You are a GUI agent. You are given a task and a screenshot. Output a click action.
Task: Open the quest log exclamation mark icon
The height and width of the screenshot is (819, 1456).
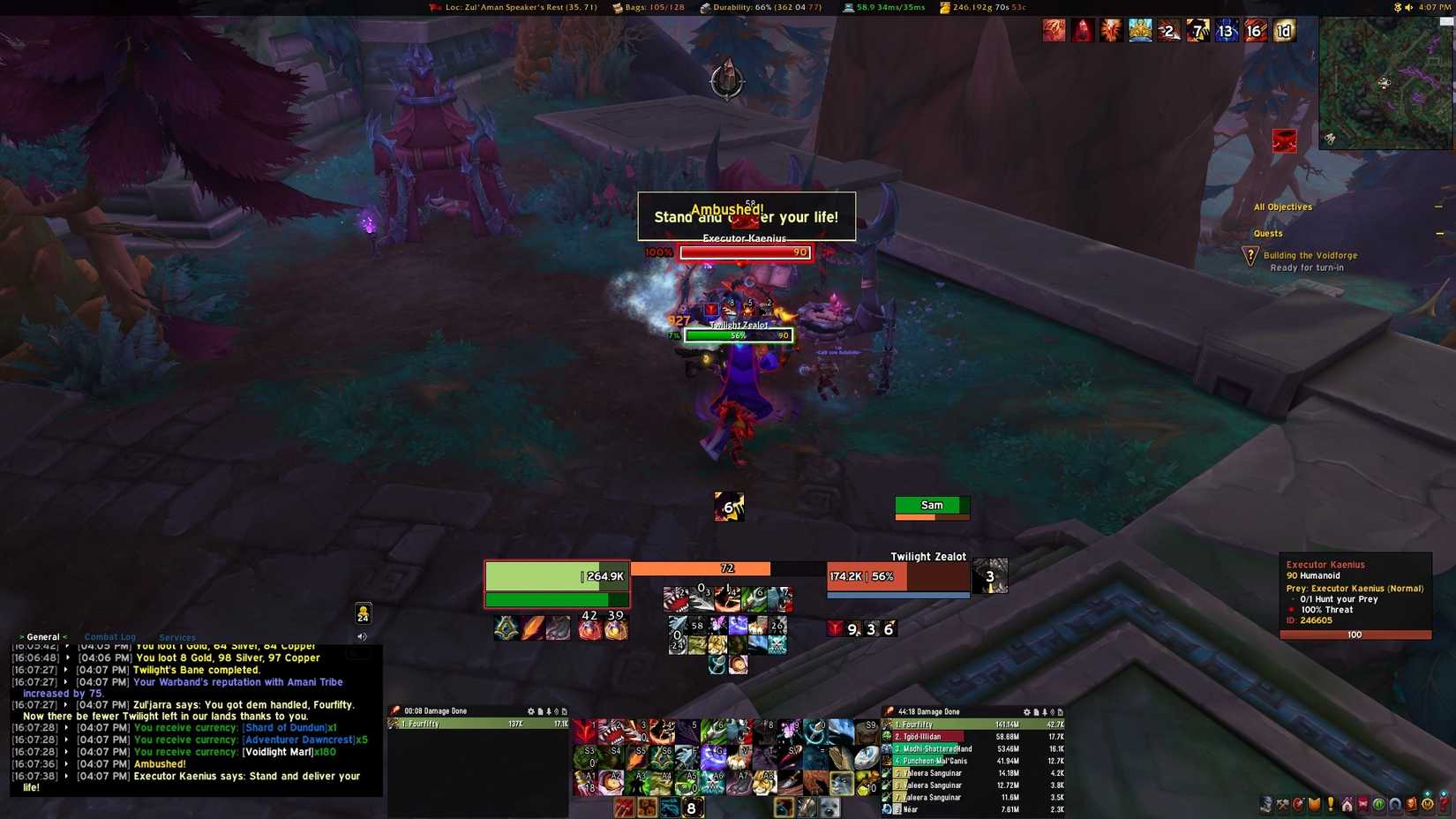(x=1331, y=806)
